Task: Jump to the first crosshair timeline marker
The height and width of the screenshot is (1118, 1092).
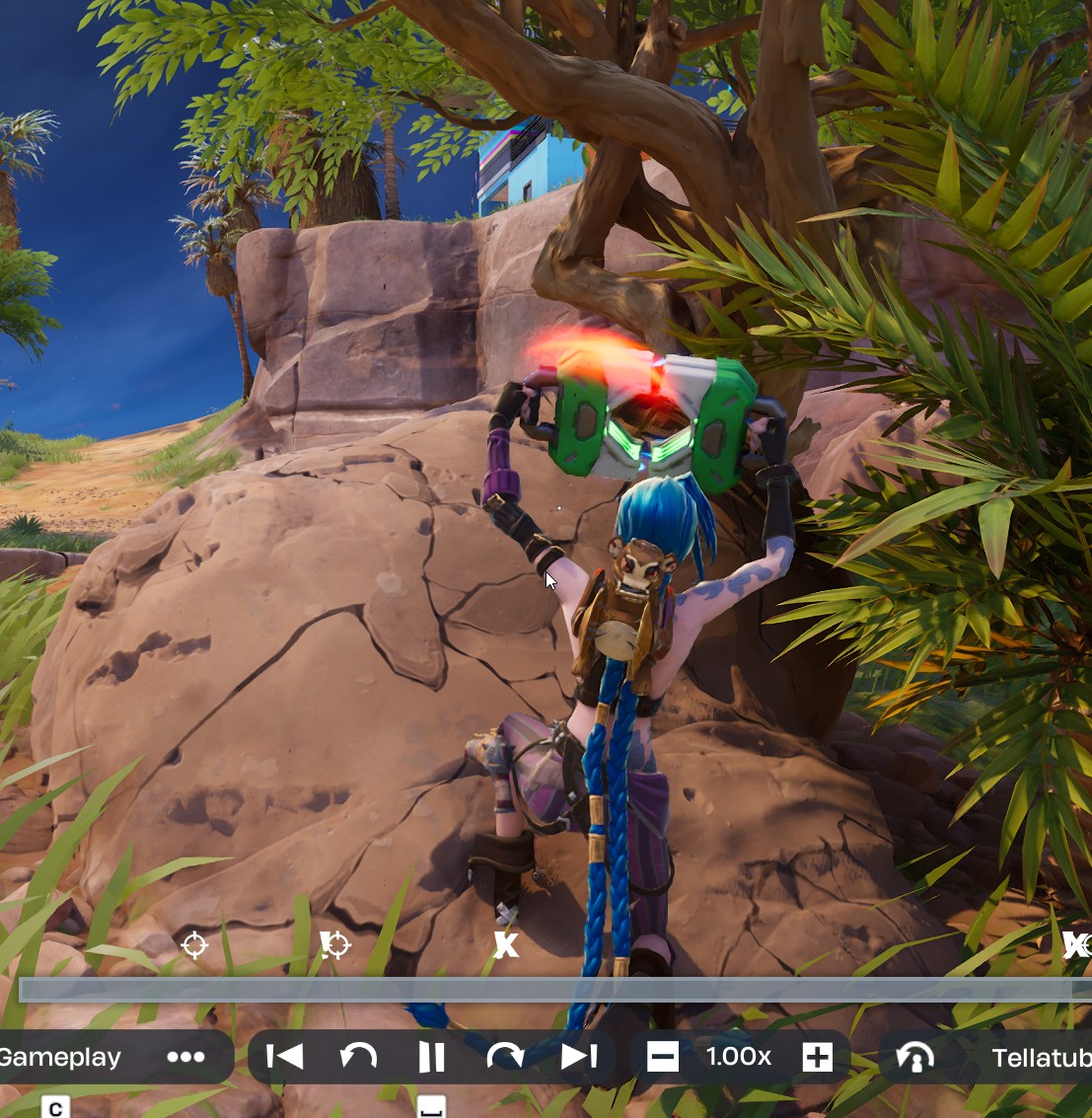Action: [195, 945]
